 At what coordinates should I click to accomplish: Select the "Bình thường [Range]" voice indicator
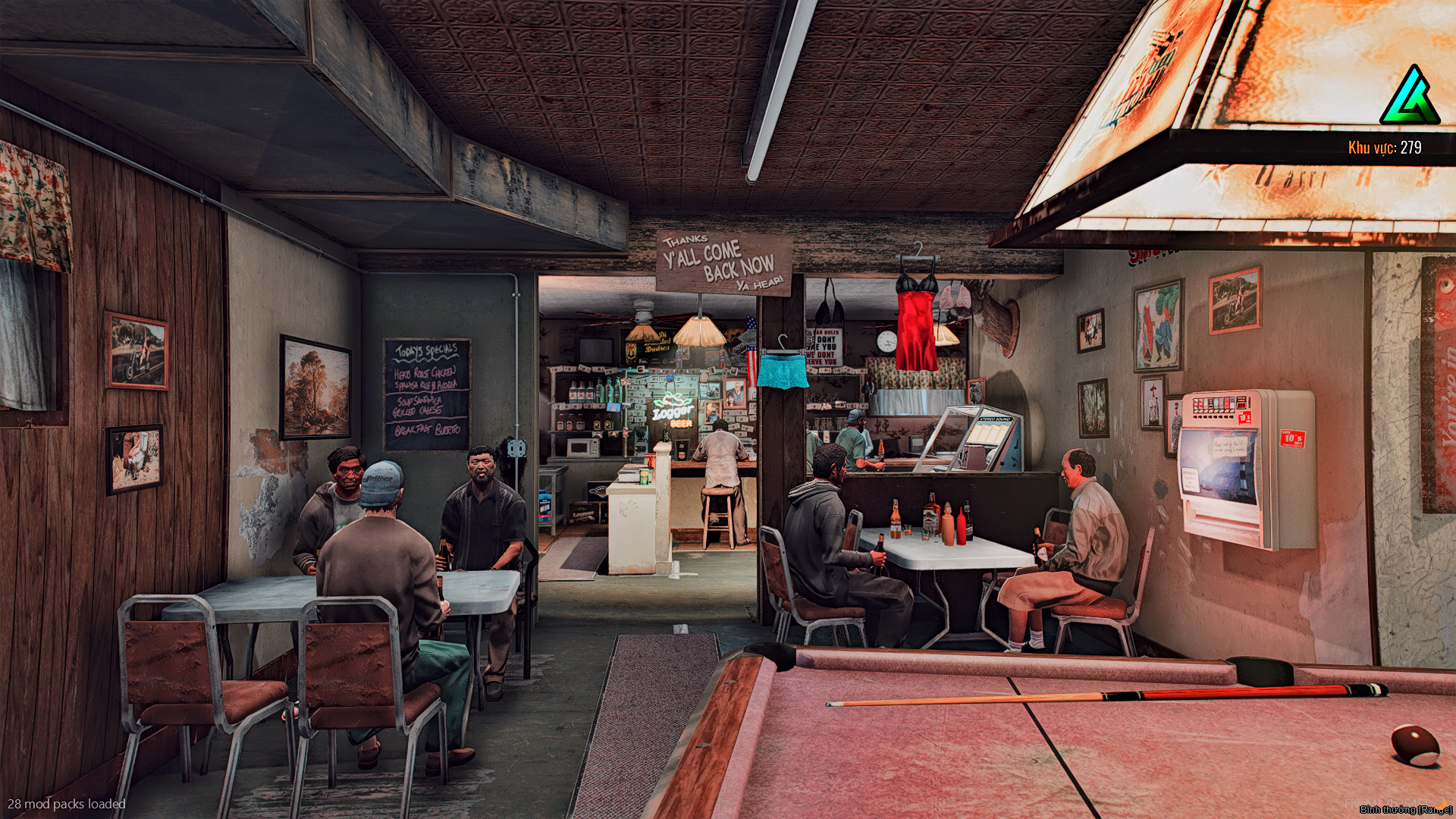point(1405,809)
